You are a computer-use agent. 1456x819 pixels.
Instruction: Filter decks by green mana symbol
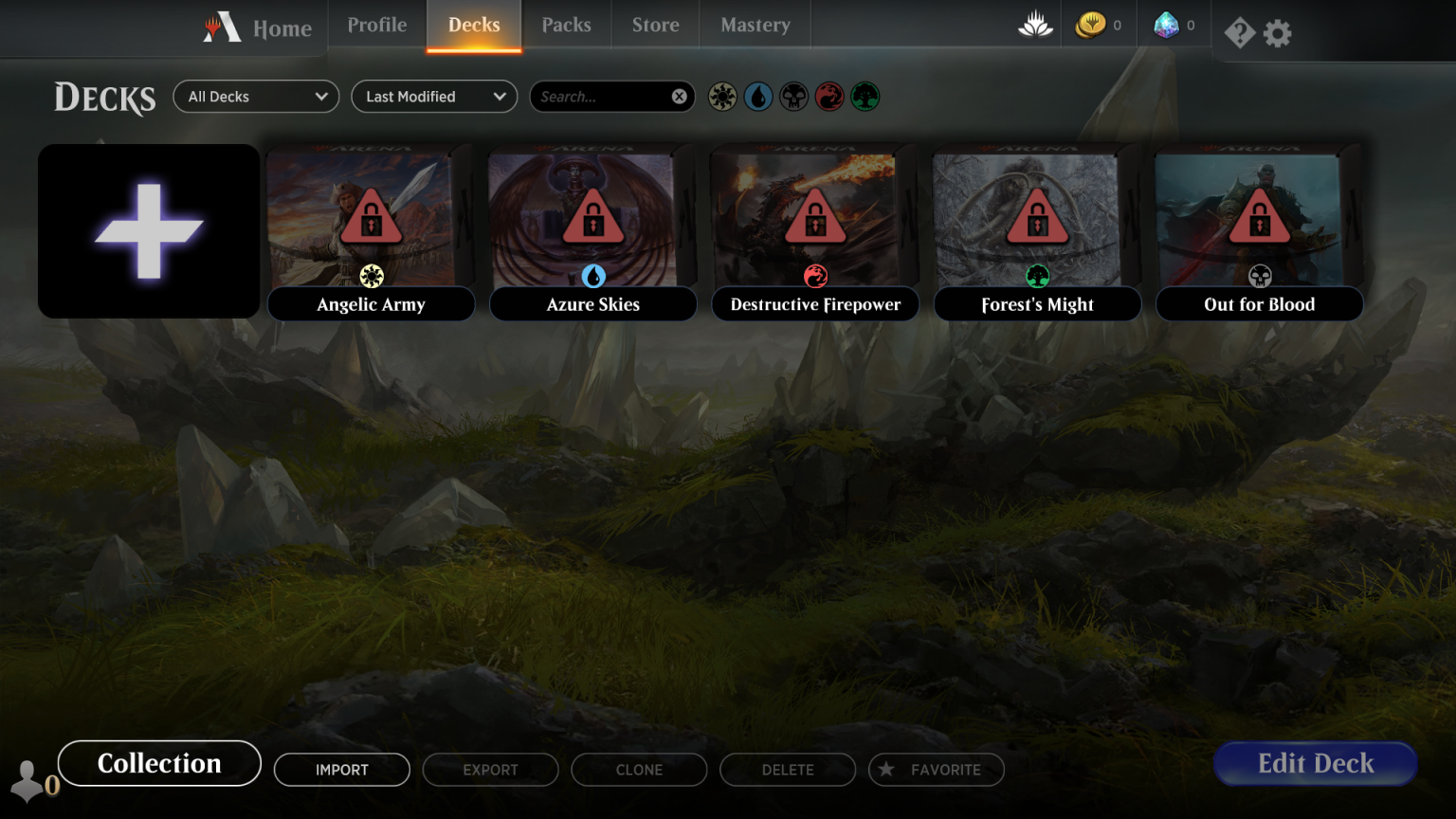coord(865,96)
